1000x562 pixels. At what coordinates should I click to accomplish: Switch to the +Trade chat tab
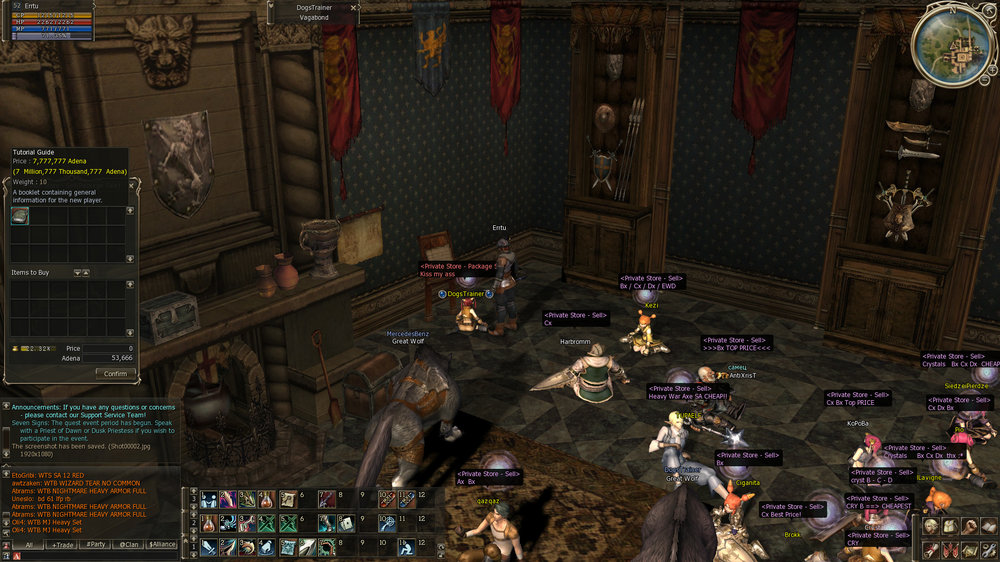[62, 545]
